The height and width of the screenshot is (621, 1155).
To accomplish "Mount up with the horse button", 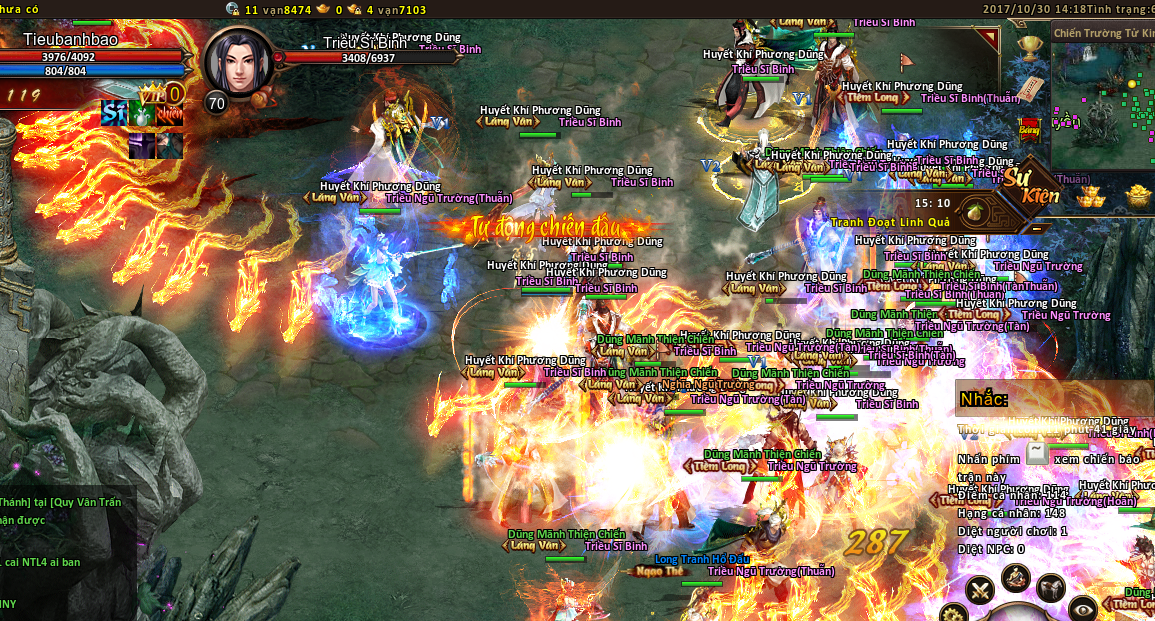I will (1050, 589).
